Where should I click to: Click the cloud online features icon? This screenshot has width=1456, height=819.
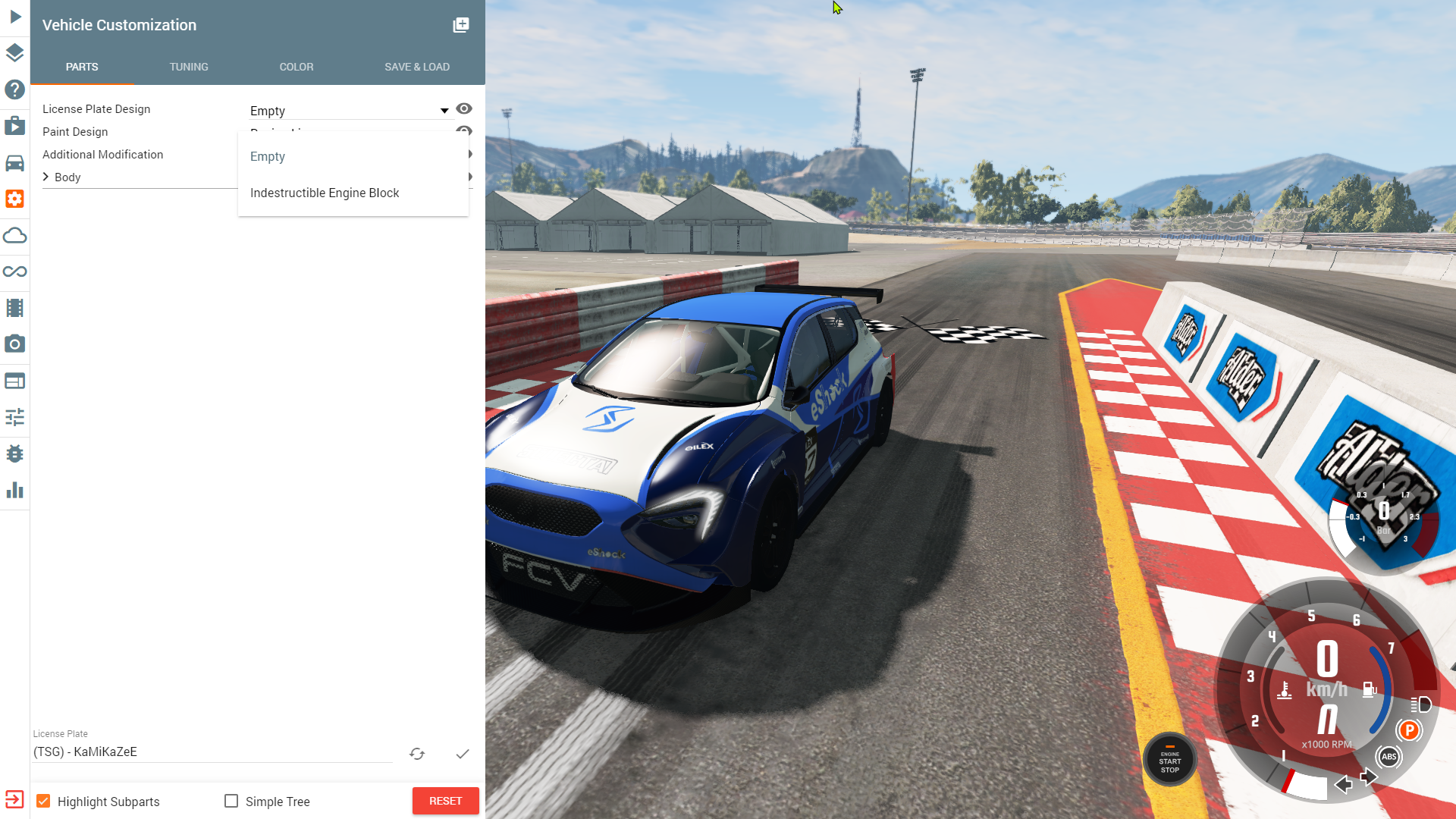tap(14, 235)
